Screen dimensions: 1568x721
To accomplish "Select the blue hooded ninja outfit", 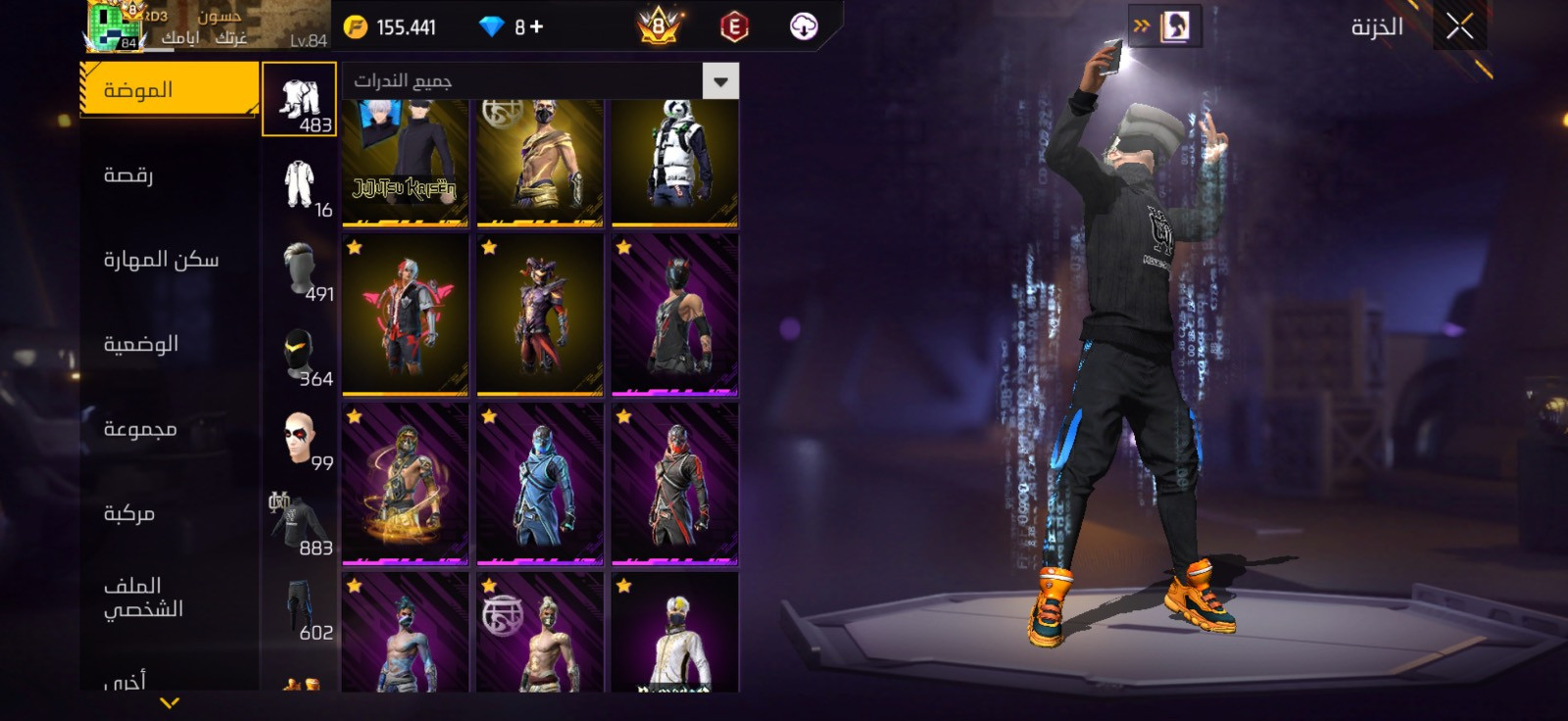I will [x=540, y=485].
